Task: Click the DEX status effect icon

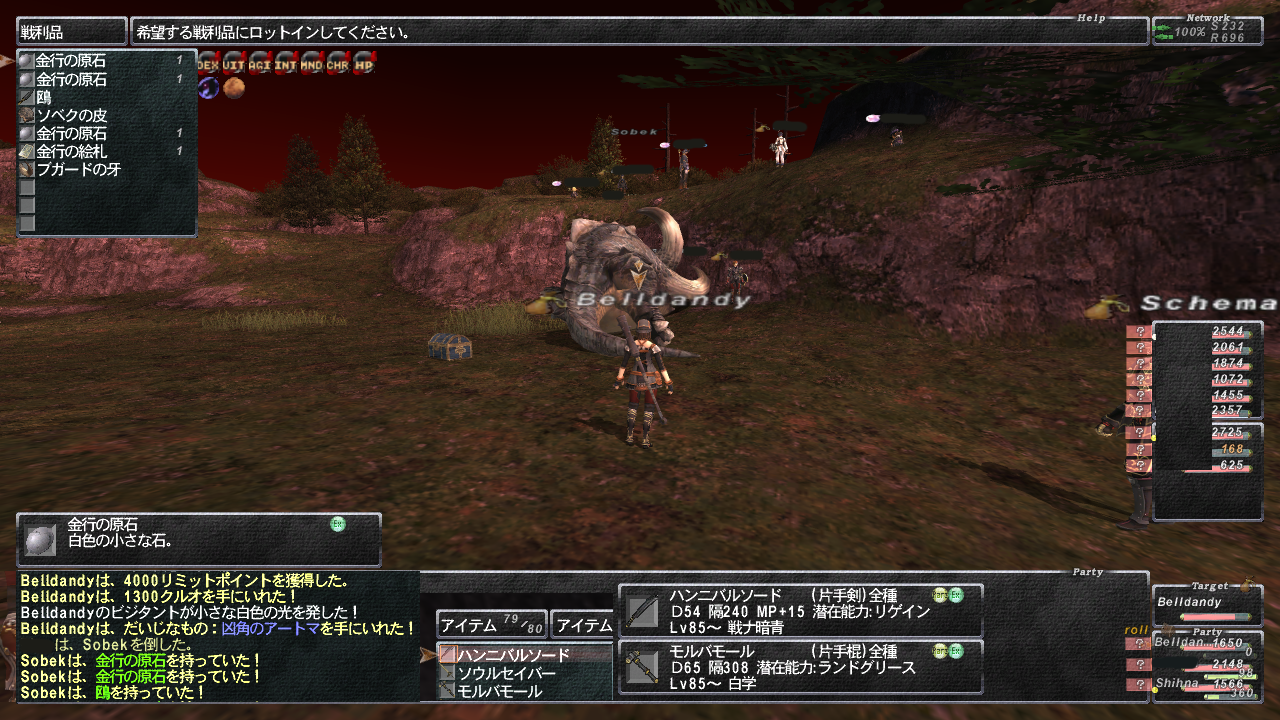Action: (208, 65)
